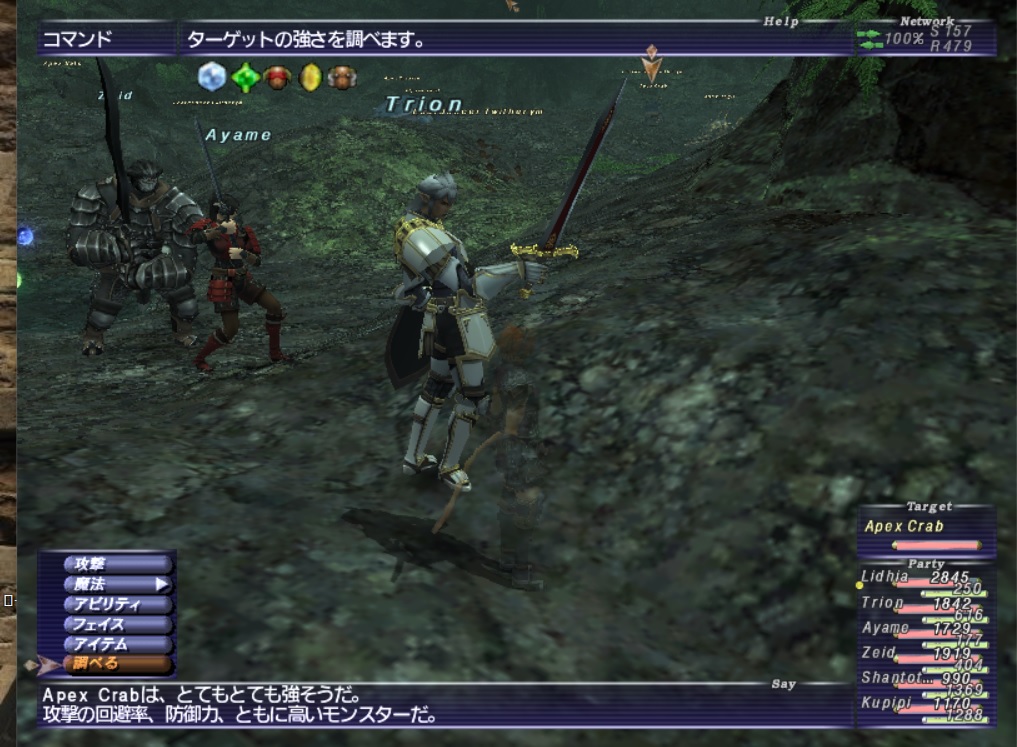Image resolution: width=1017 pixels, height=747 pixels.
Task: Click the red-banded acorn status icon
Action: coord(277,77)
